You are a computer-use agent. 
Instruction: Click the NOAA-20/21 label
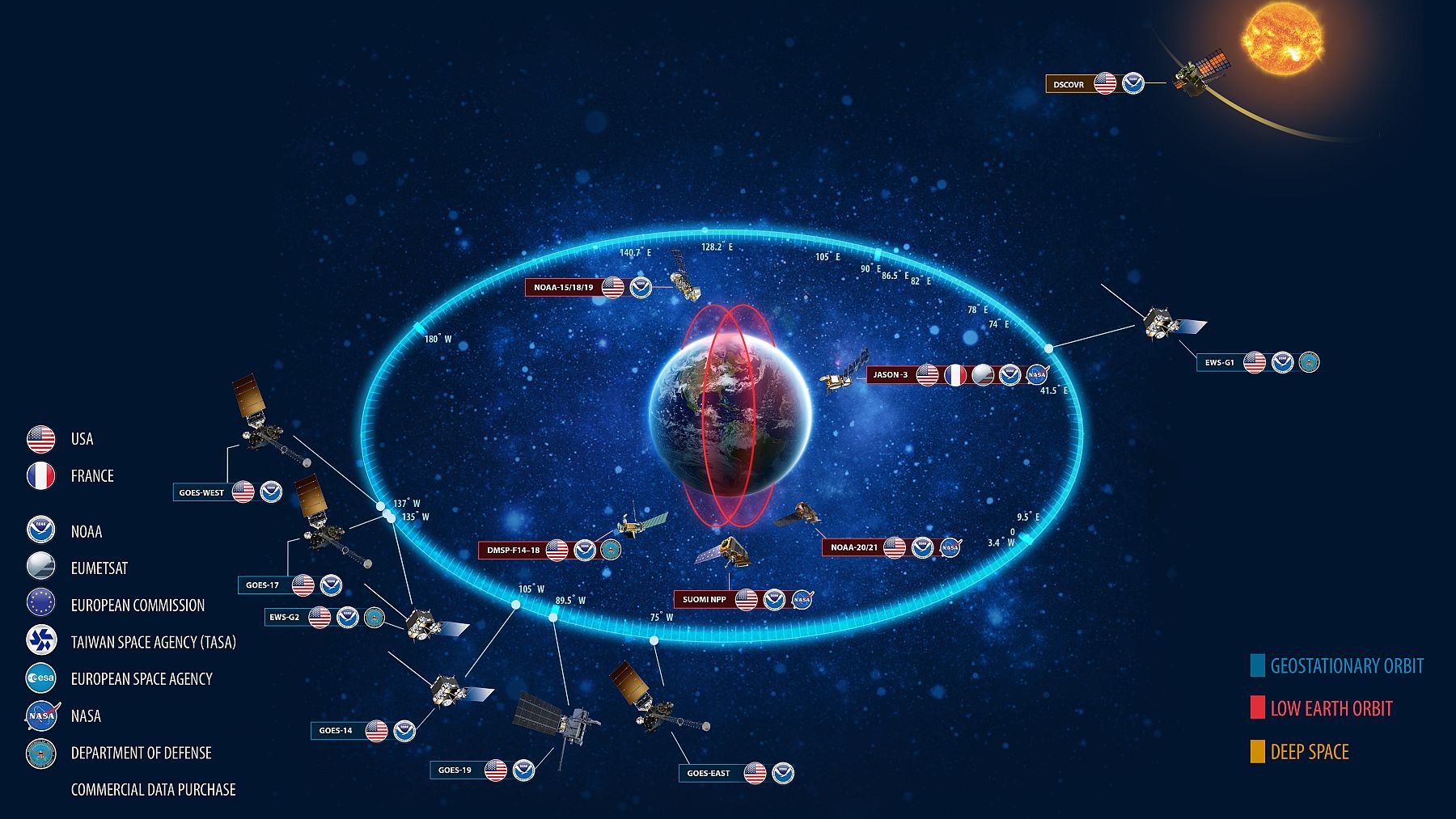[853, 547]
